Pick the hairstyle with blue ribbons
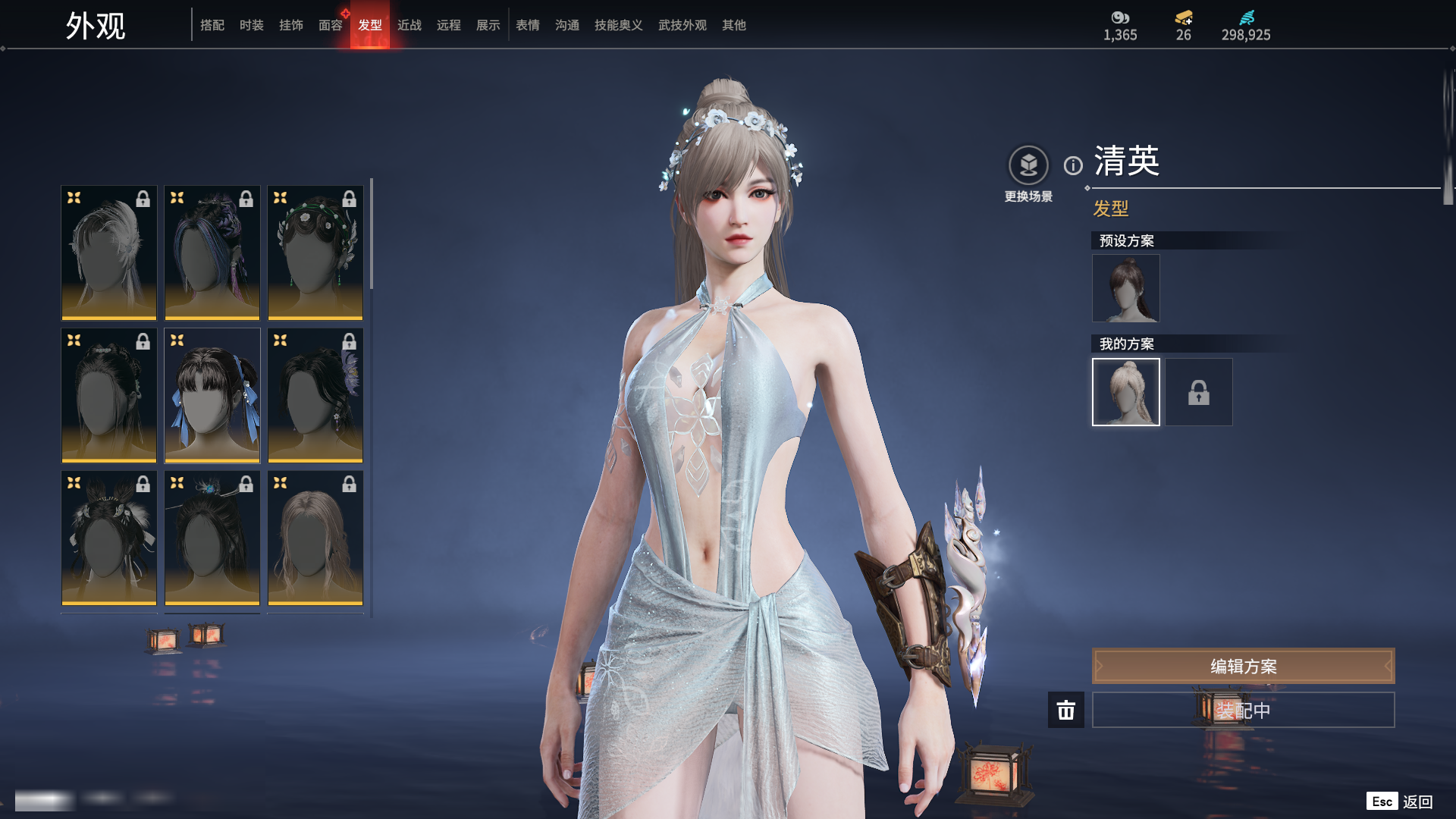The image size is (1456, 819). tap(212, 395)
